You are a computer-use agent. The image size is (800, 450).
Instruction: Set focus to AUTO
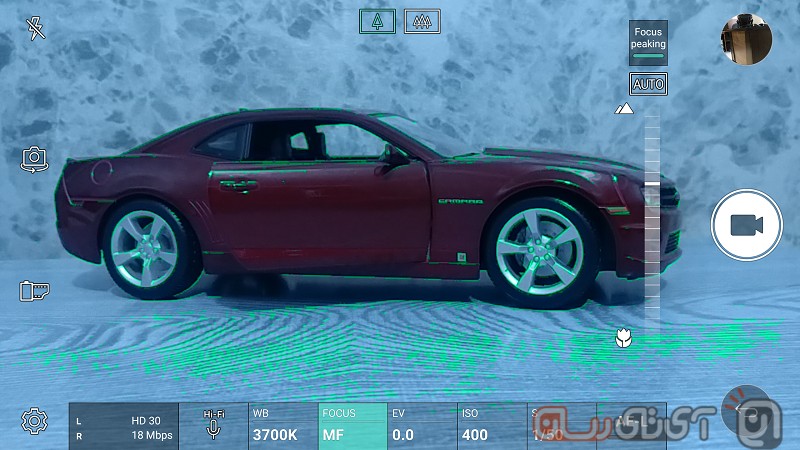(x=648, y=84)
